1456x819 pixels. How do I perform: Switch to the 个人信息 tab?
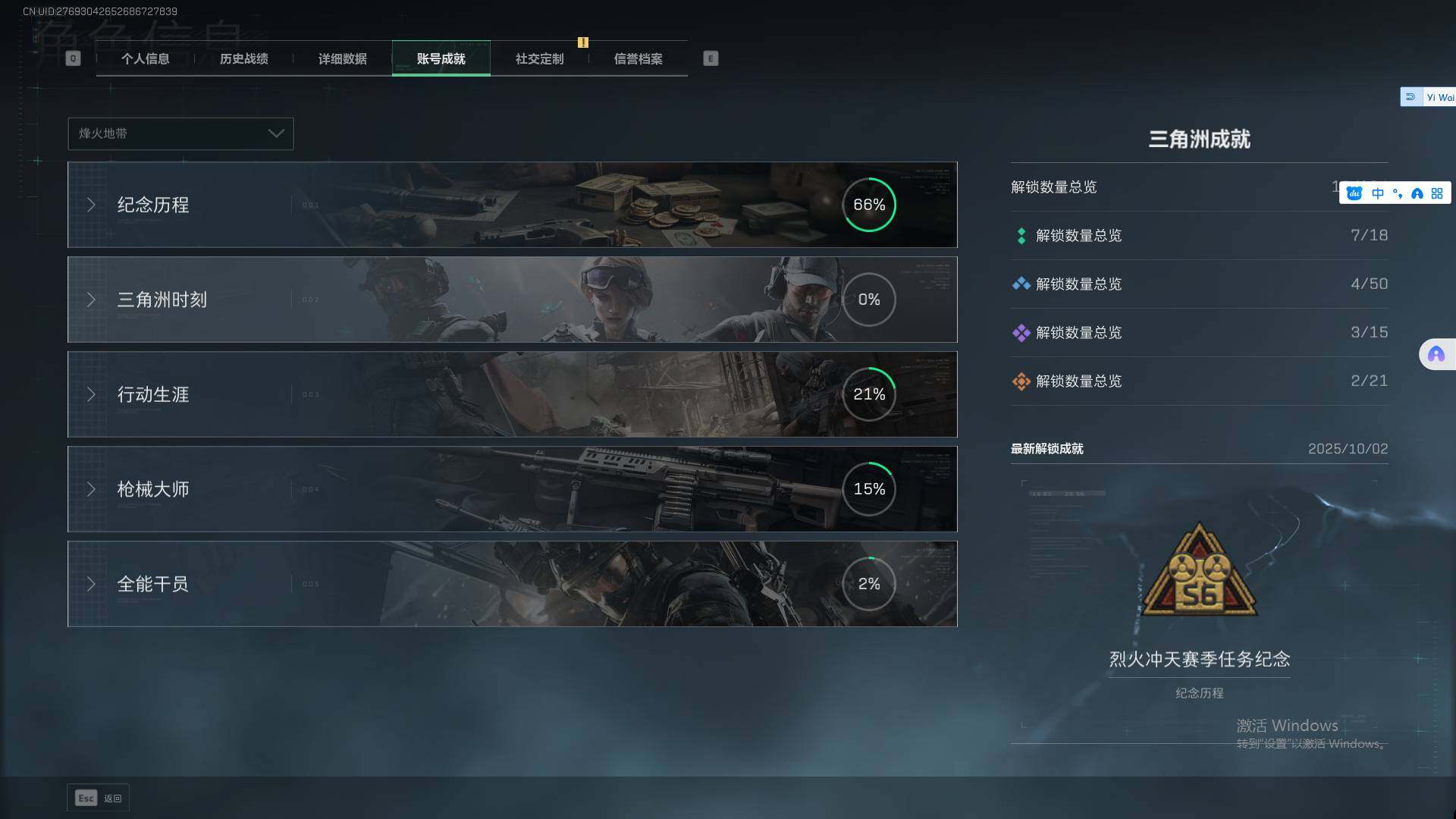(145, 59)
